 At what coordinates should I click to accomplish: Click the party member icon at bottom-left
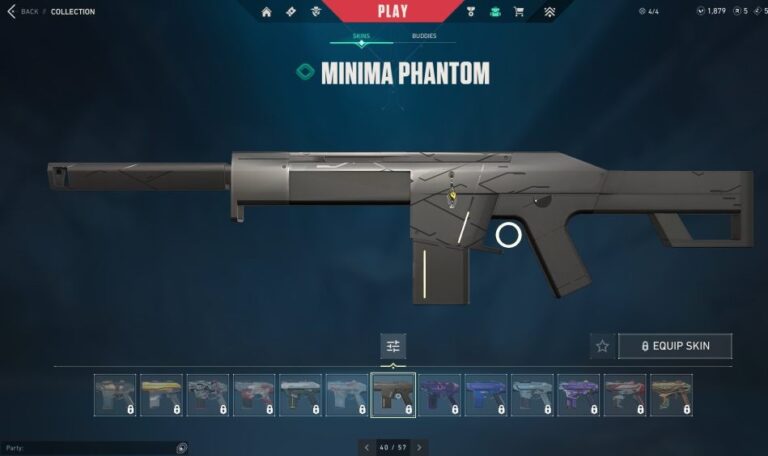coord(182,448)
